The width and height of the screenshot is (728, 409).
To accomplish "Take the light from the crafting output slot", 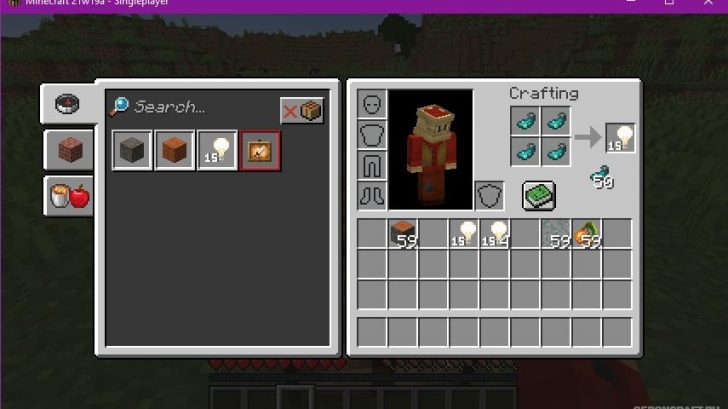I will click(x=620, y=138).
